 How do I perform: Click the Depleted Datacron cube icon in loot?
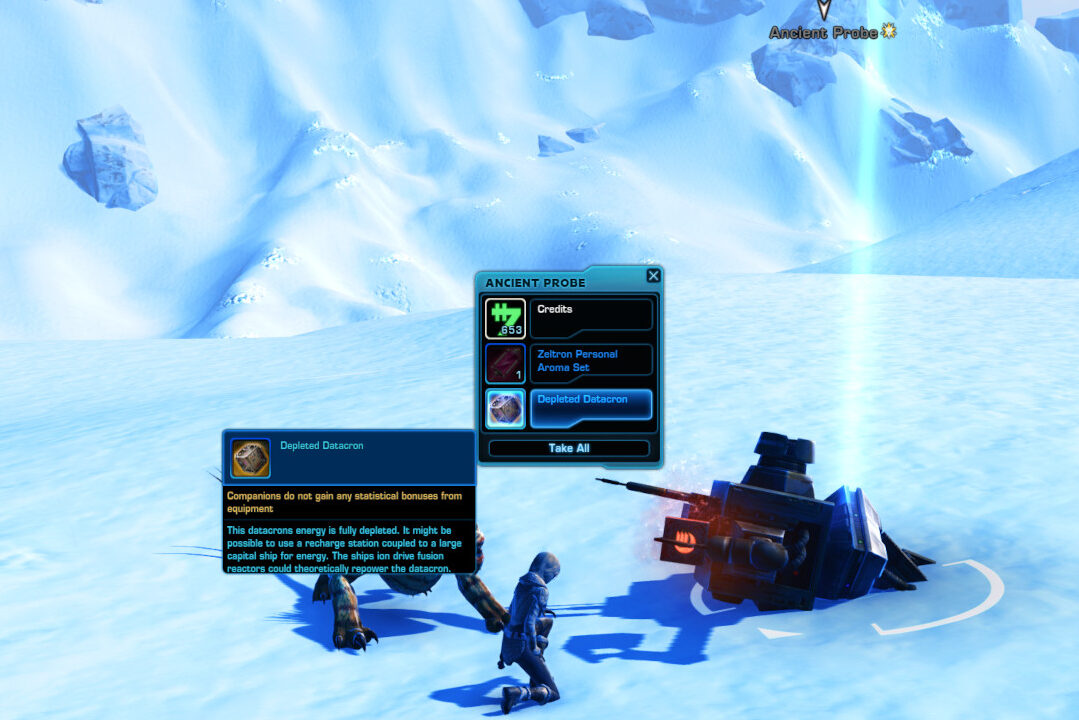pyautogui.click(x=505, y=409)
